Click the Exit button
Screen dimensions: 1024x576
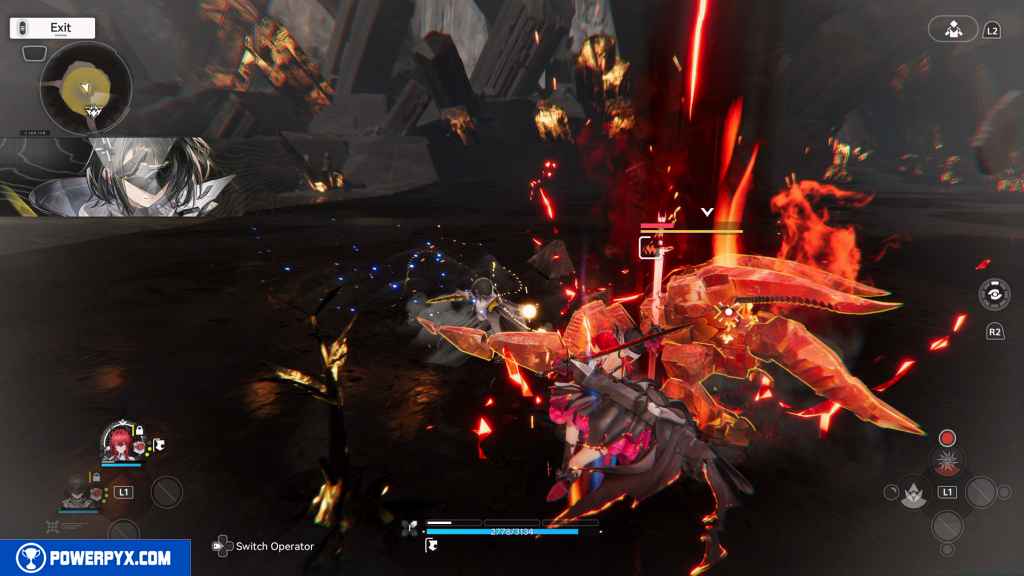(53, 28)
